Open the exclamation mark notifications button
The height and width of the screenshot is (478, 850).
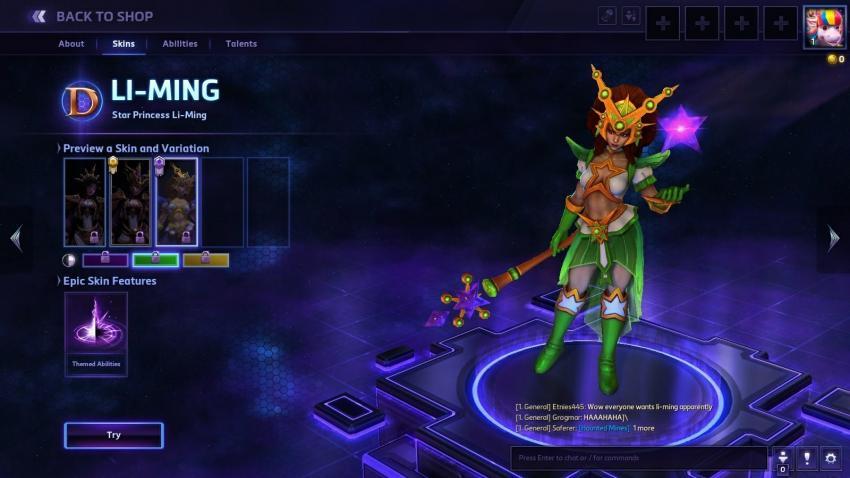coord(807,458)
